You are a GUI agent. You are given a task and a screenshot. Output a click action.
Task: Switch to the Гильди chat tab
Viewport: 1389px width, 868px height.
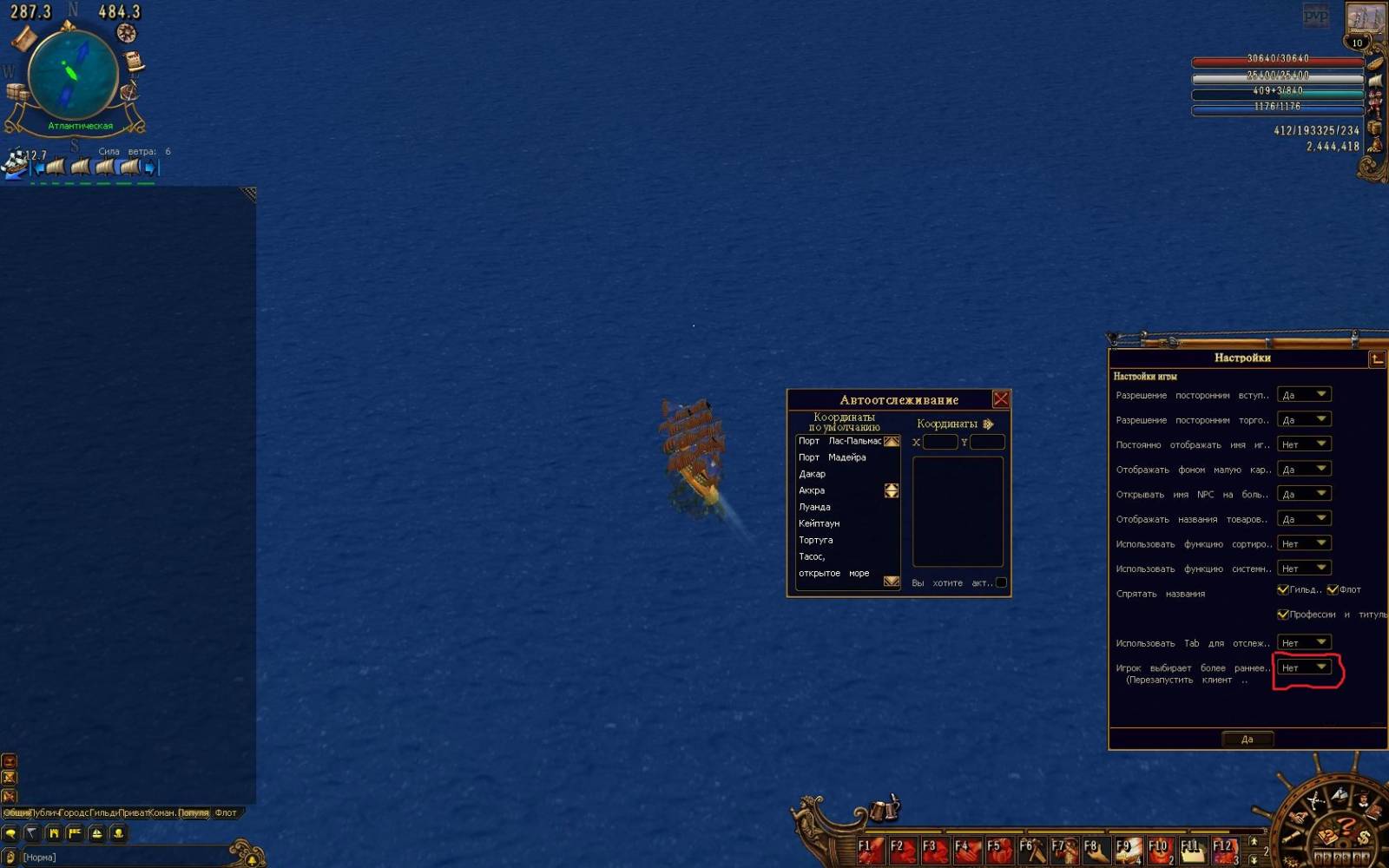click(103, 813)
